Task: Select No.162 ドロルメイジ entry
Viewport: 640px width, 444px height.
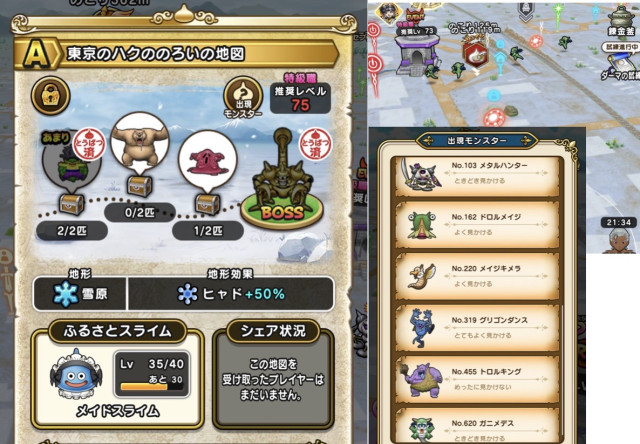Action: coord(475,221)
